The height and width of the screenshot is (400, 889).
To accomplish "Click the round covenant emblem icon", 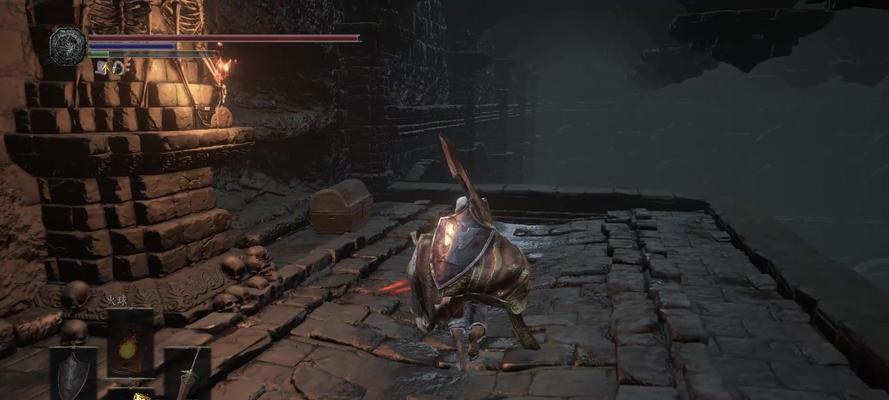I will [69, 46].
